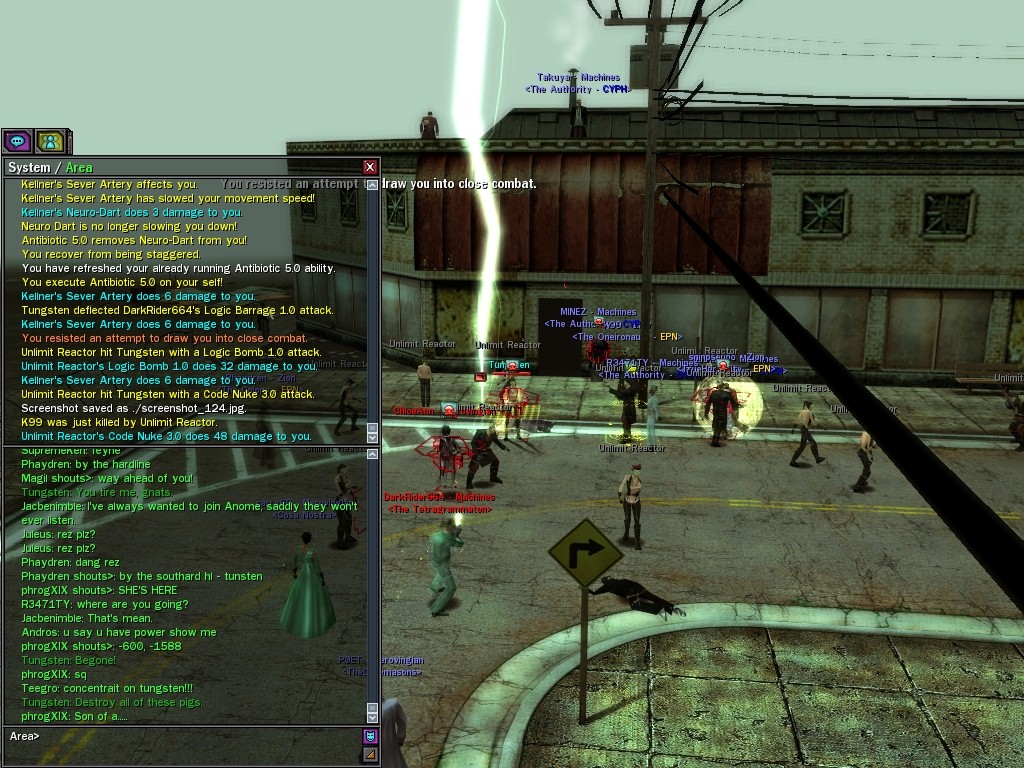Viewport: 1024px width, 768px height.
Task: Open the purple mask emote button
Action: [370, 737]
